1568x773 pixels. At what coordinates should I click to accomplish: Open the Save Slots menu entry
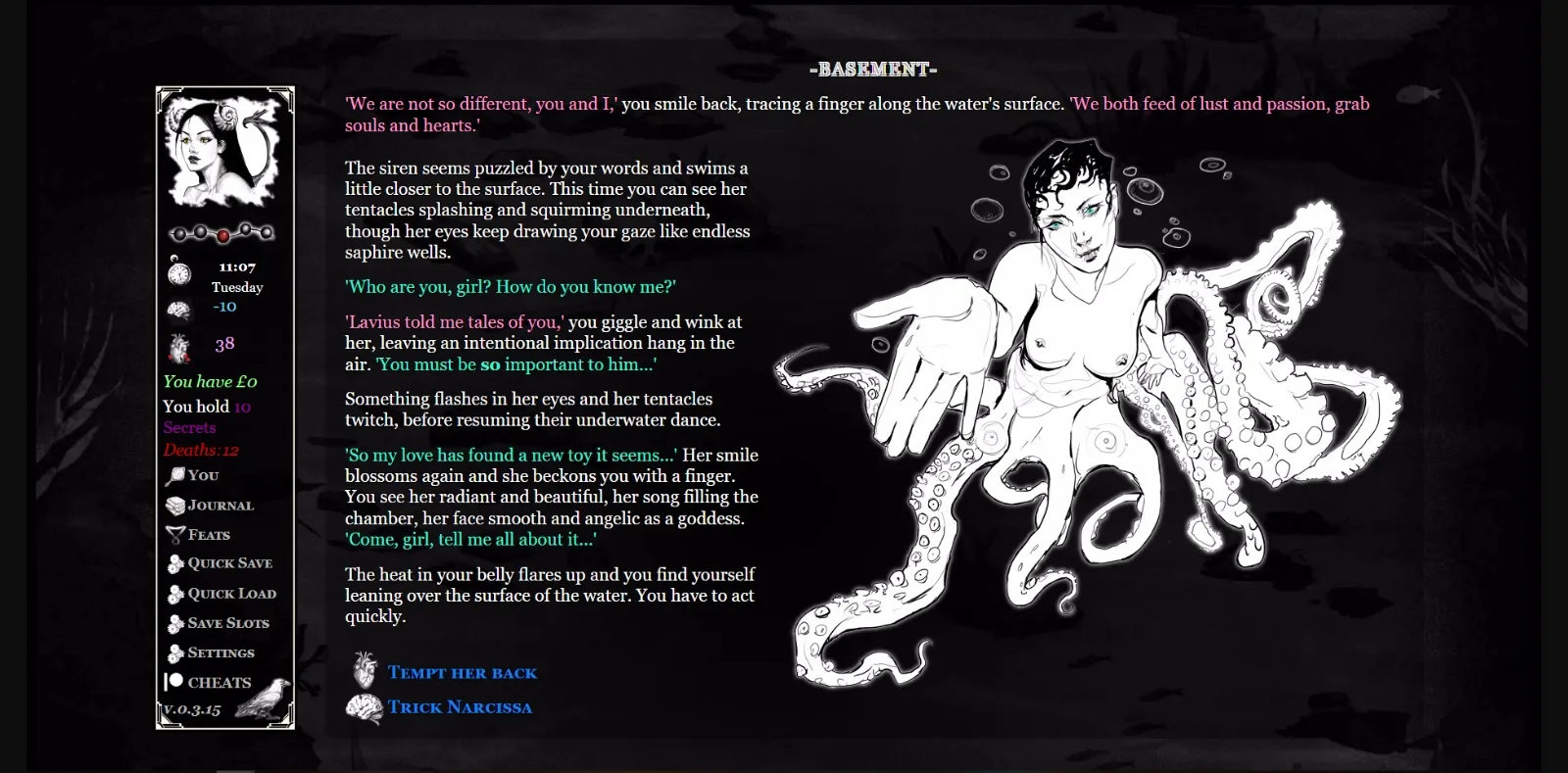point(228,623)
